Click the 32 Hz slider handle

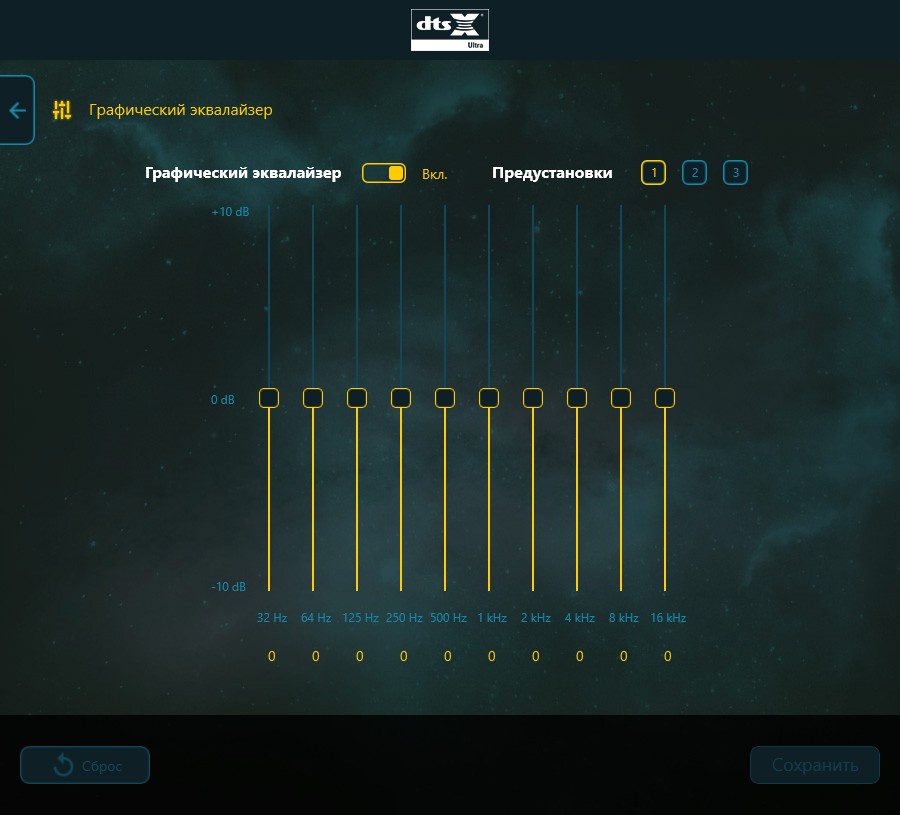coord(269,398)
